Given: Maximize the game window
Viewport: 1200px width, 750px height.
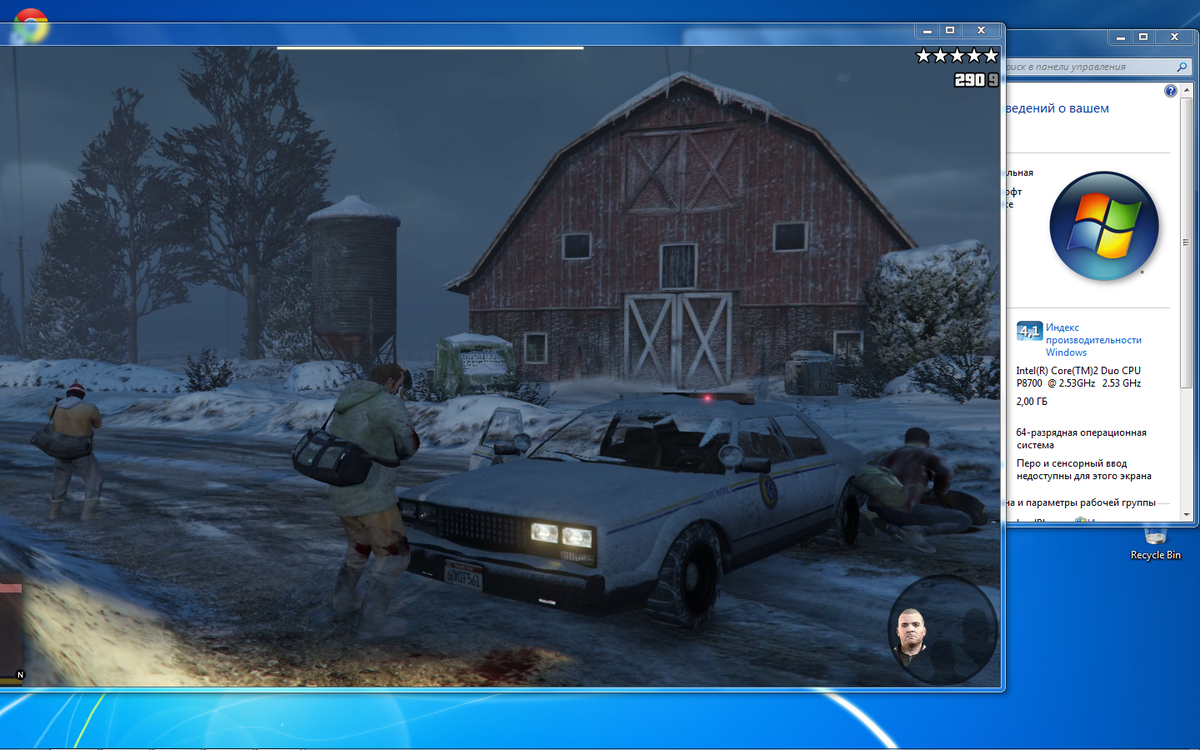Looking at the screenshot, I should 950,31.
